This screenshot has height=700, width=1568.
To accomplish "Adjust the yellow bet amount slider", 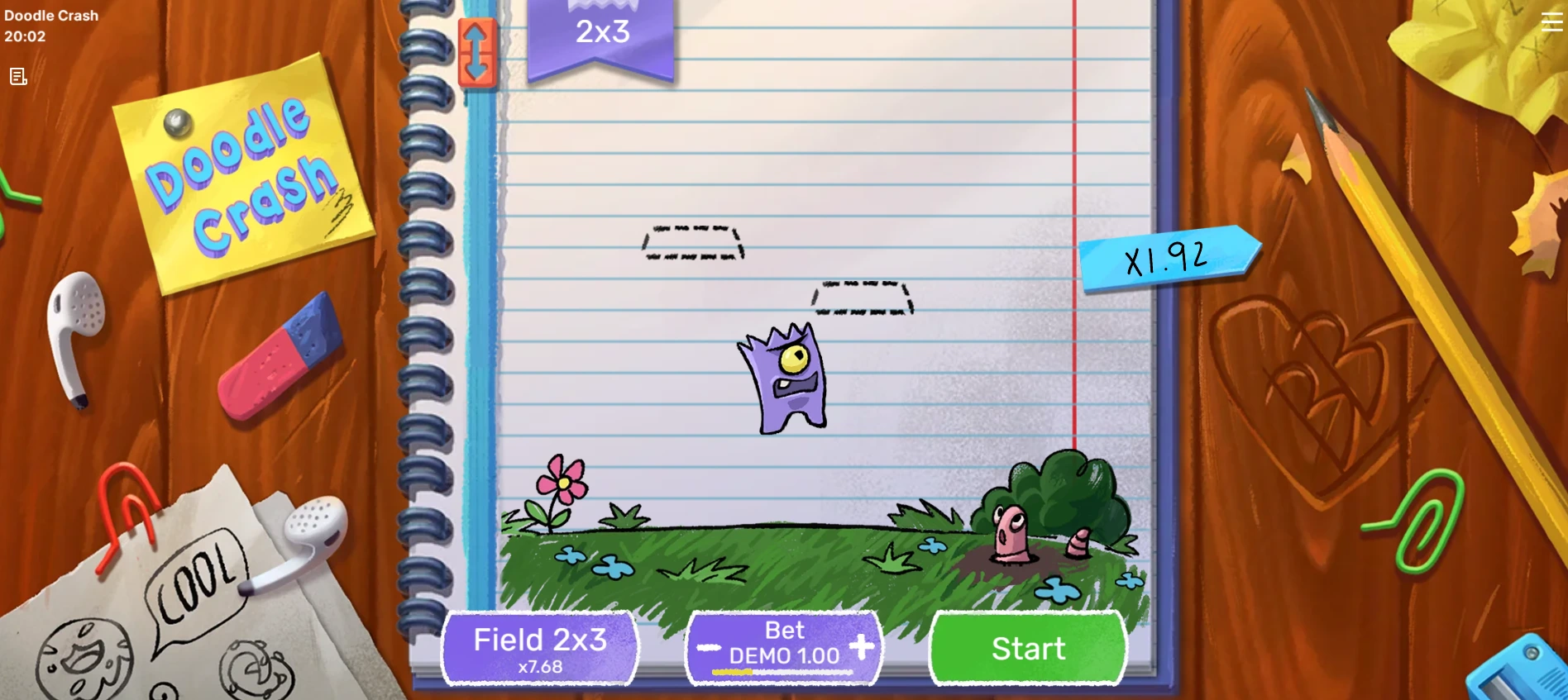I will (x=731, y=674).
